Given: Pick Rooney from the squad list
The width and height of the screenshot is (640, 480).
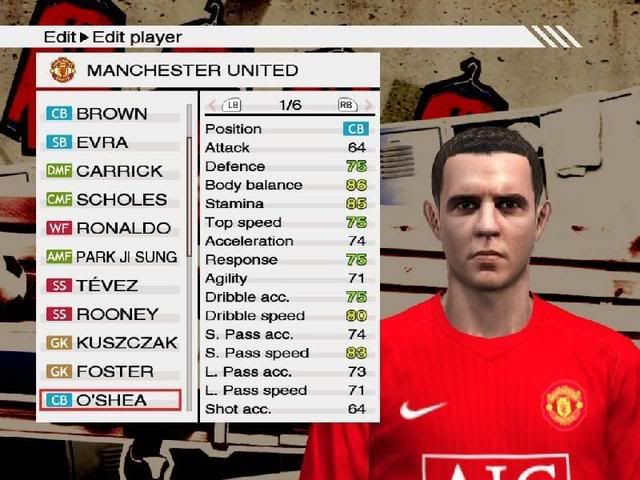Looking at the screenshot, I should click(x=110, y=314).
